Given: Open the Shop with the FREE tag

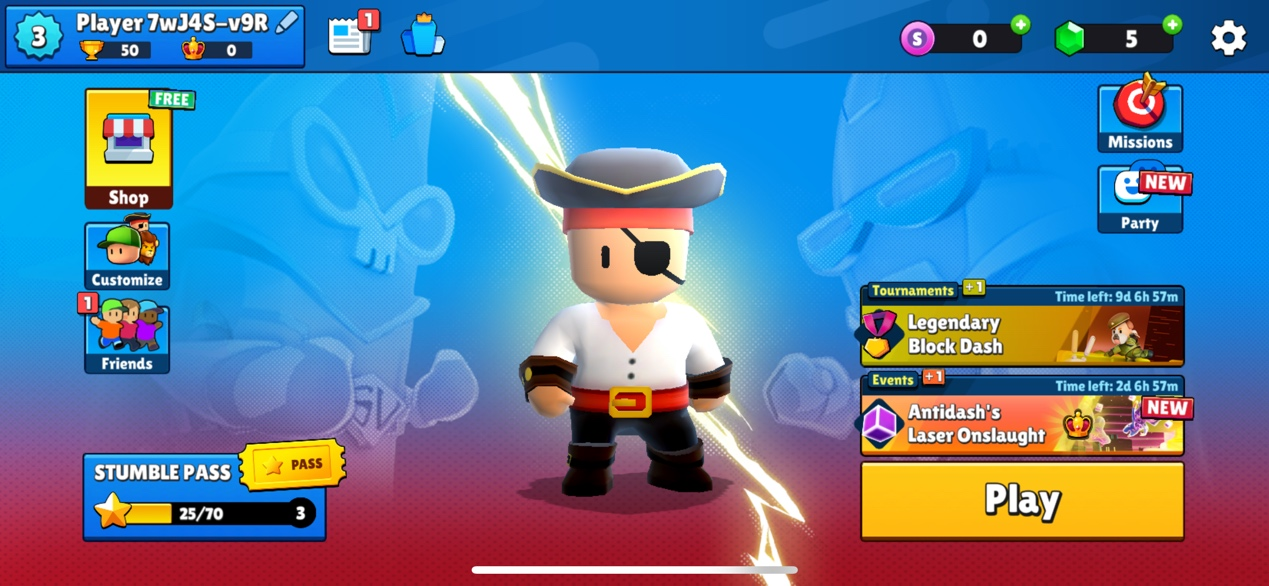Looking at the screenshot, I should click(x=129, y=149).
